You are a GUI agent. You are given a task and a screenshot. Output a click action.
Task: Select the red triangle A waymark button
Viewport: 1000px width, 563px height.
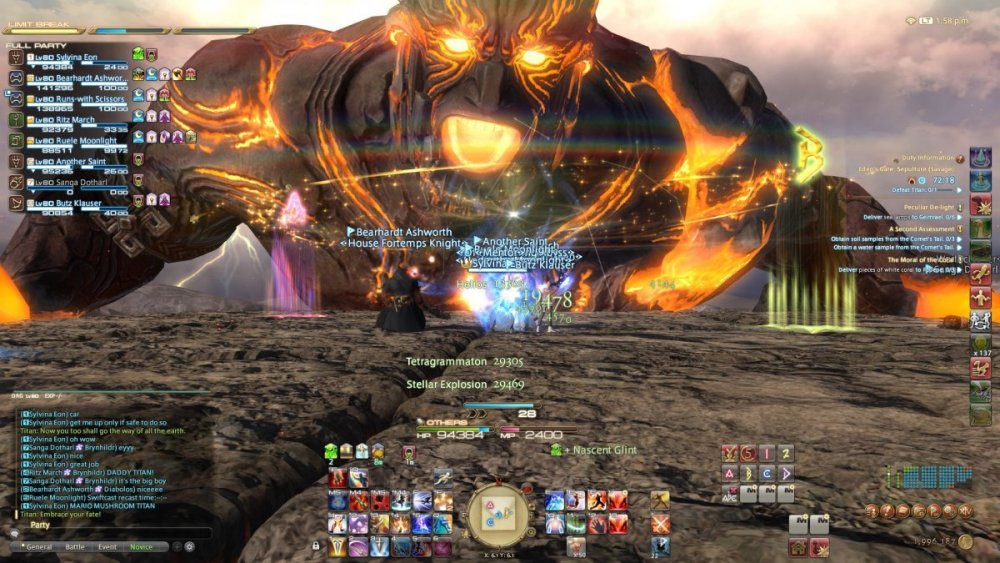click(729, 473)
